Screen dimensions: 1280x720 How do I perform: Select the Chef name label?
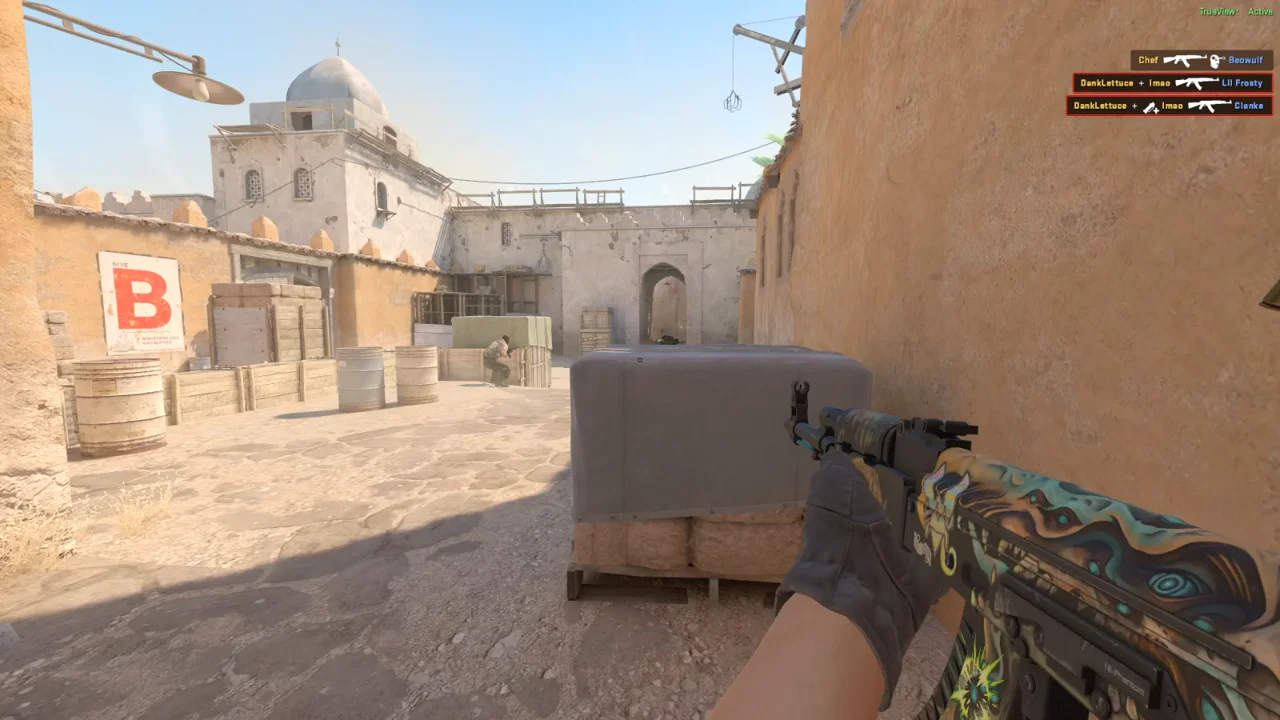[x=1147, y=60]
